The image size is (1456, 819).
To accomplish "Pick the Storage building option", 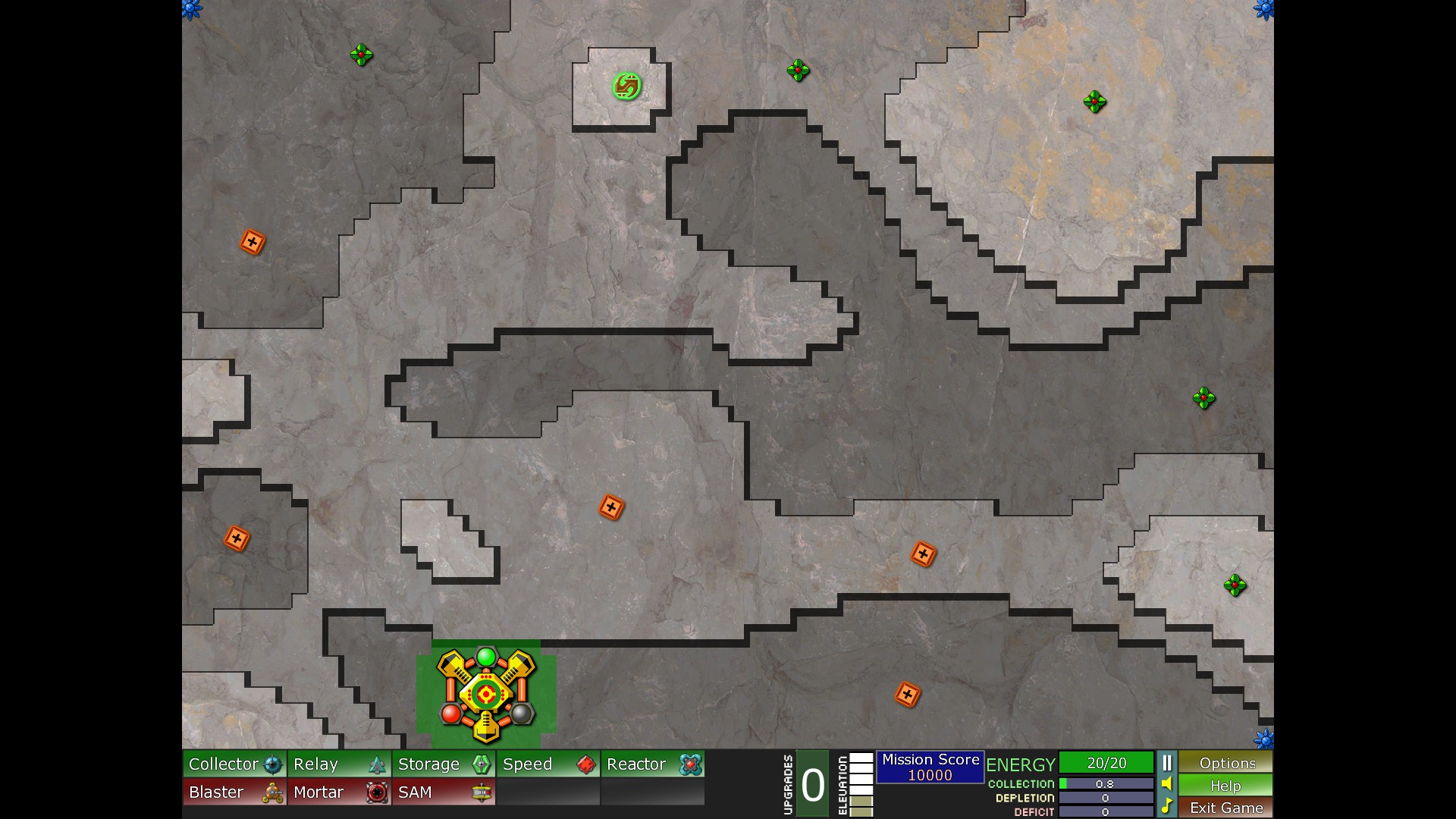I will pos(444,764).
